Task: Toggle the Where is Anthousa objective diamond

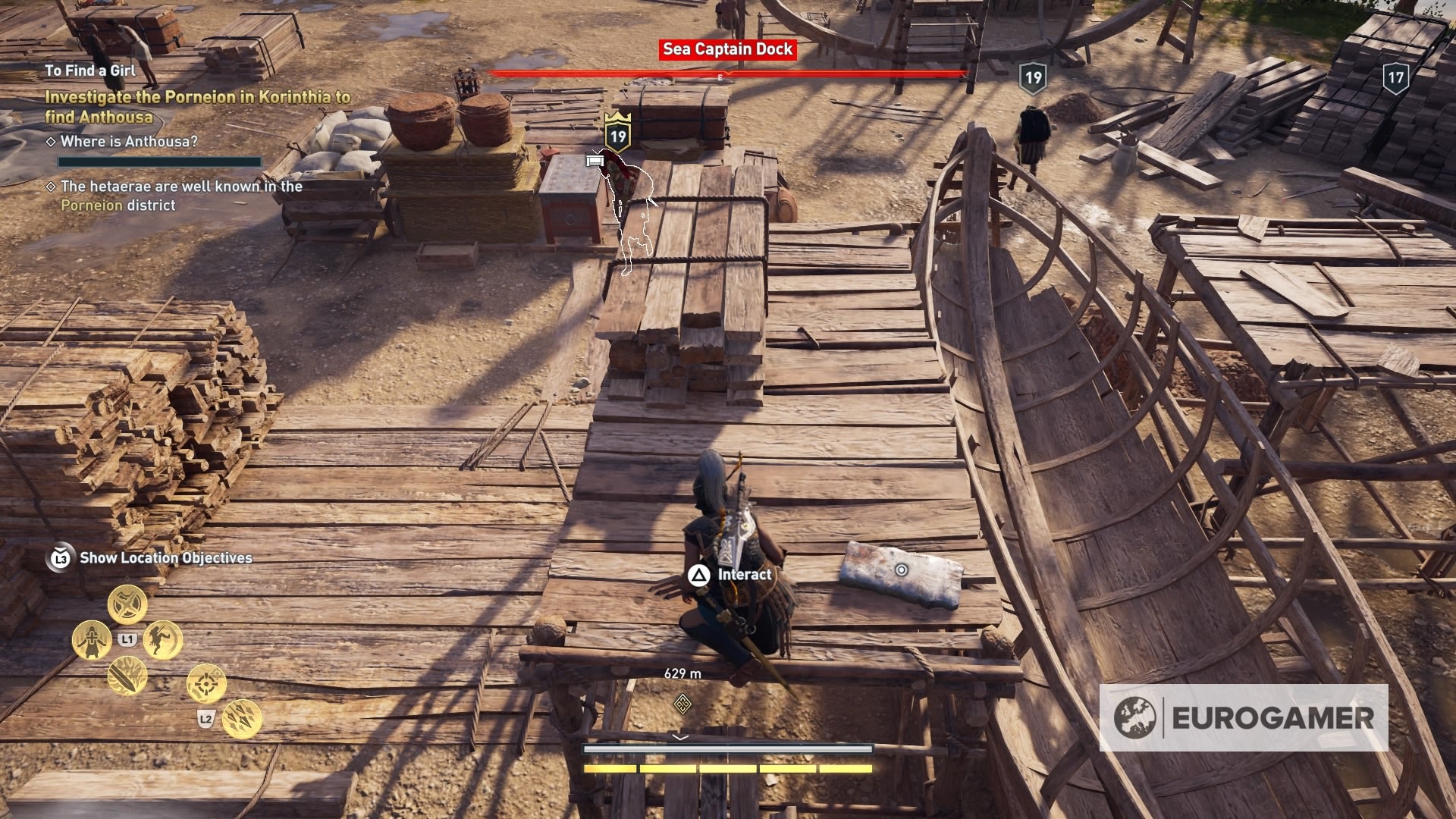Action: click(52, 140)
